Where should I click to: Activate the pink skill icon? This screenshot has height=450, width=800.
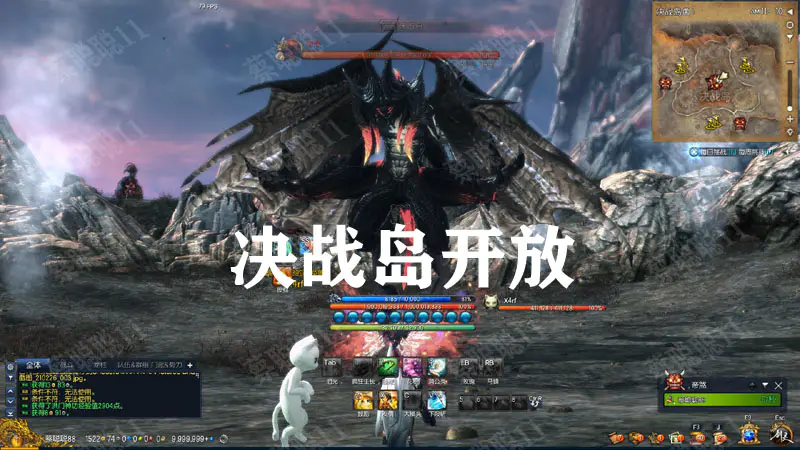pyautogui.click(x=412, y=367)
